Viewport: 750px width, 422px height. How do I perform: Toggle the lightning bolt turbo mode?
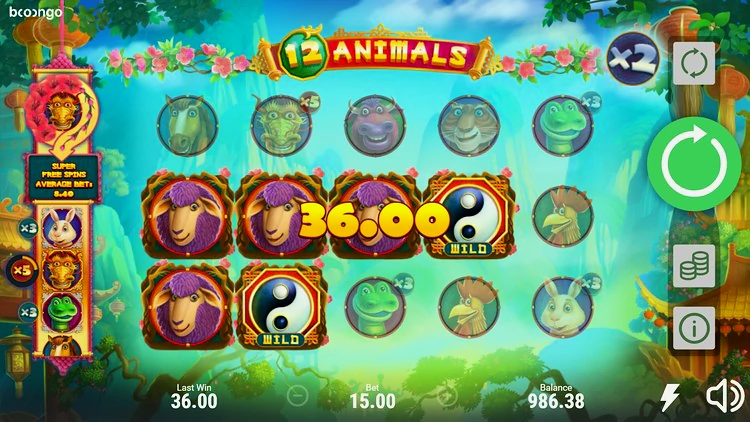click(670, 398)
